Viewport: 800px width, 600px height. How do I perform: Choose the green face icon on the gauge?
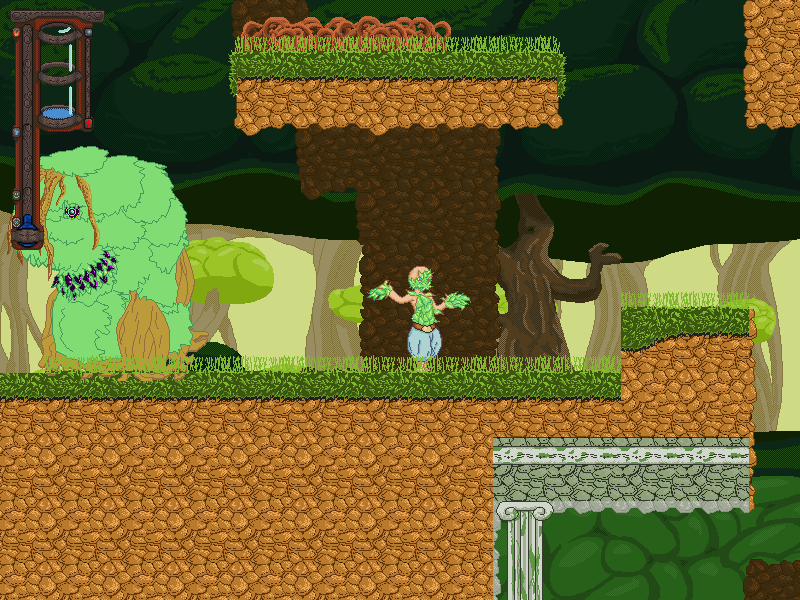pos(16,195)
